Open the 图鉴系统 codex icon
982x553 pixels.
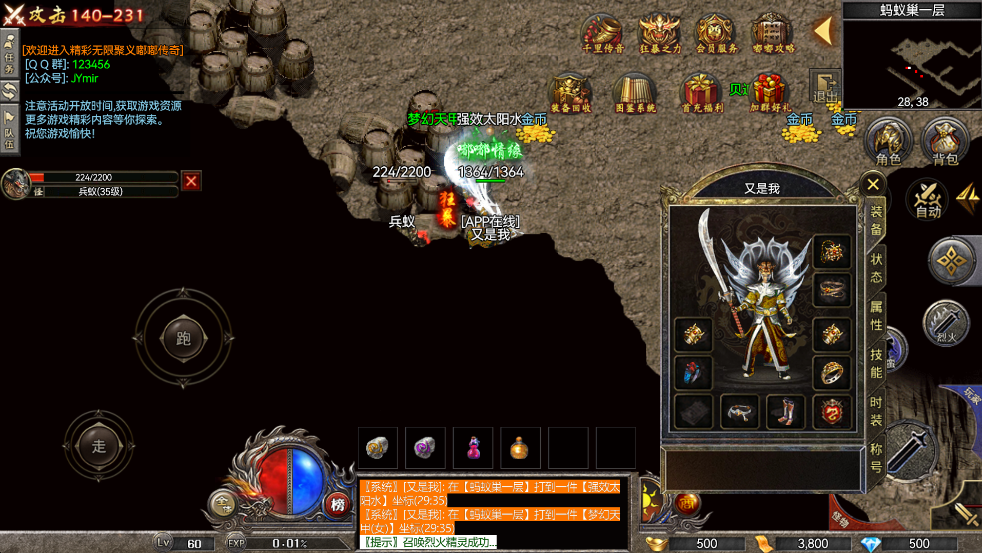point(634,92)
